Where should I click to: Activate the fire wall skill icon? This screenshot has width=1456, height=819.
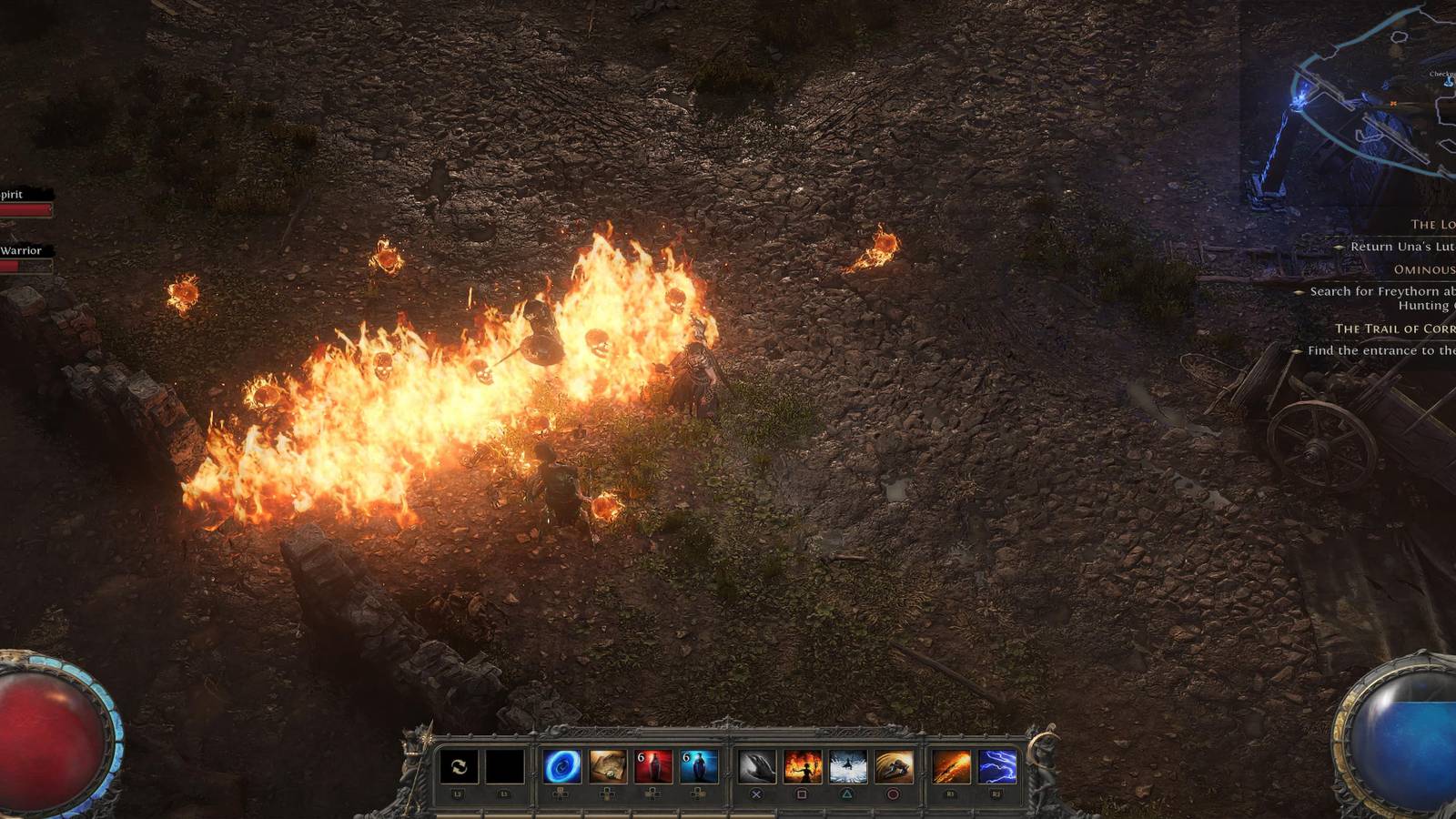click(x=804, y=767)
